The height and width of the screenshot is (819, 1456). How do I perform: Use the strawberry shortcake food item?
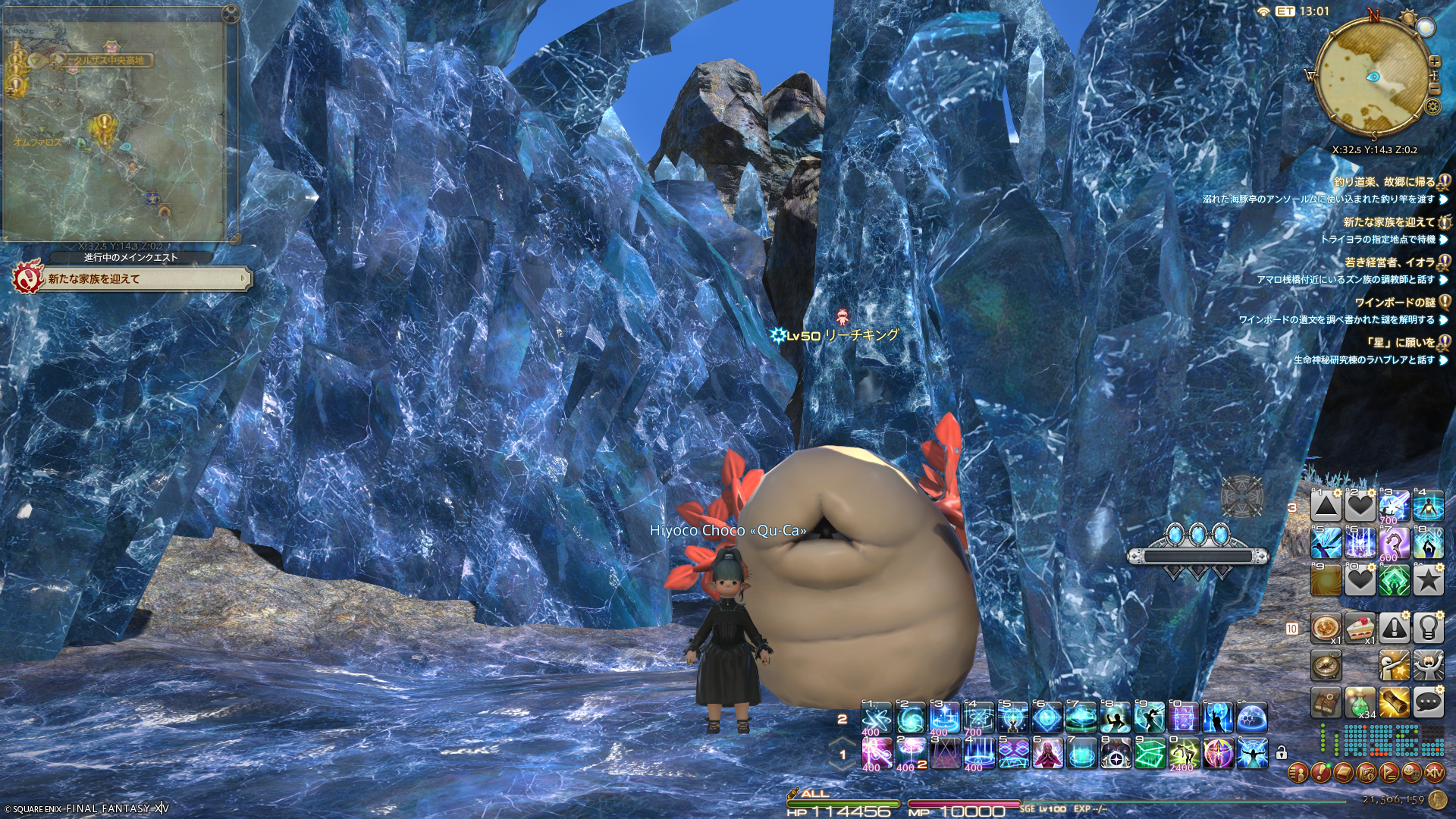pyautogui.click(x=1360, y=628)
